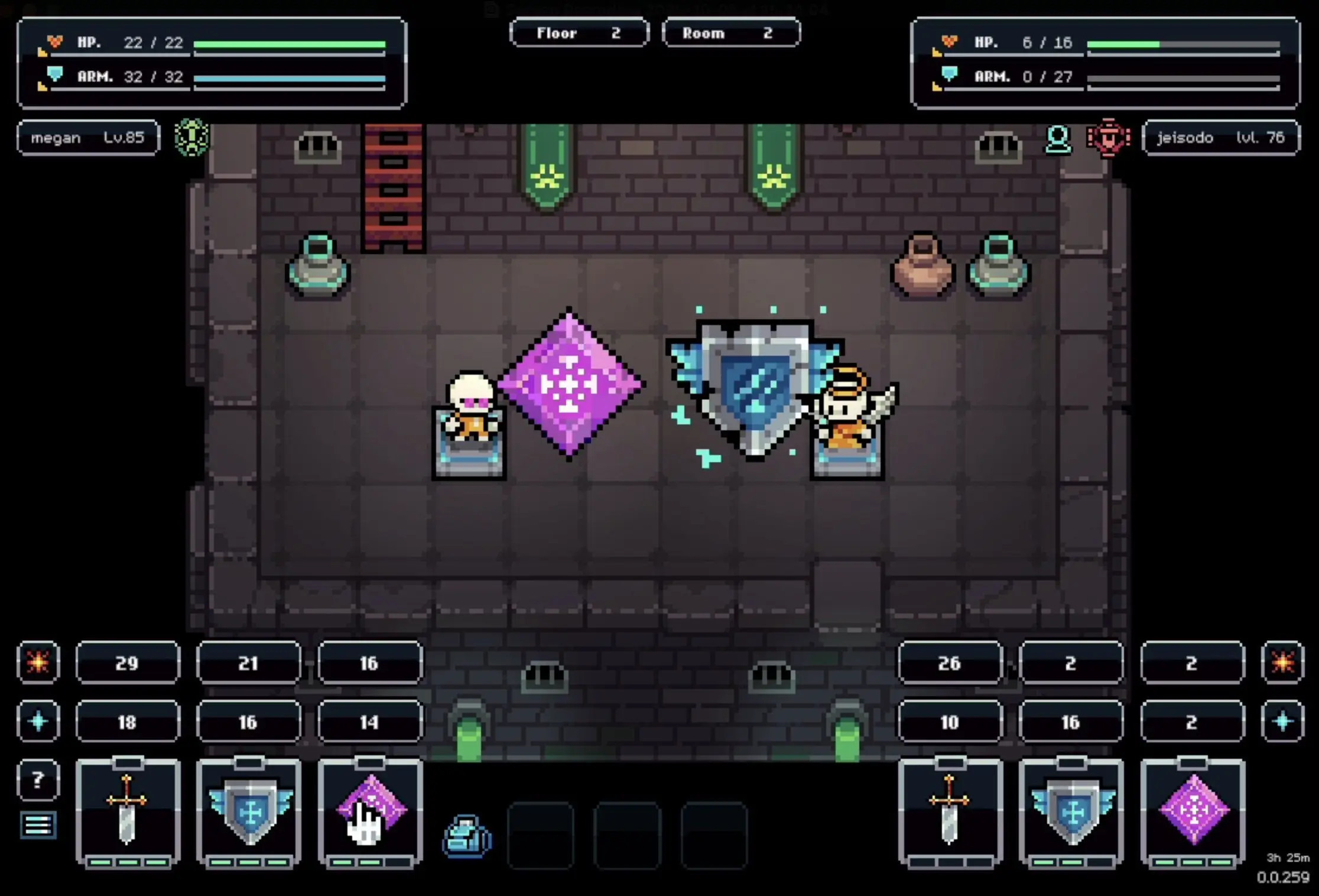Click the question mark help button
The image size is (1319, 896).
[38, 780]
